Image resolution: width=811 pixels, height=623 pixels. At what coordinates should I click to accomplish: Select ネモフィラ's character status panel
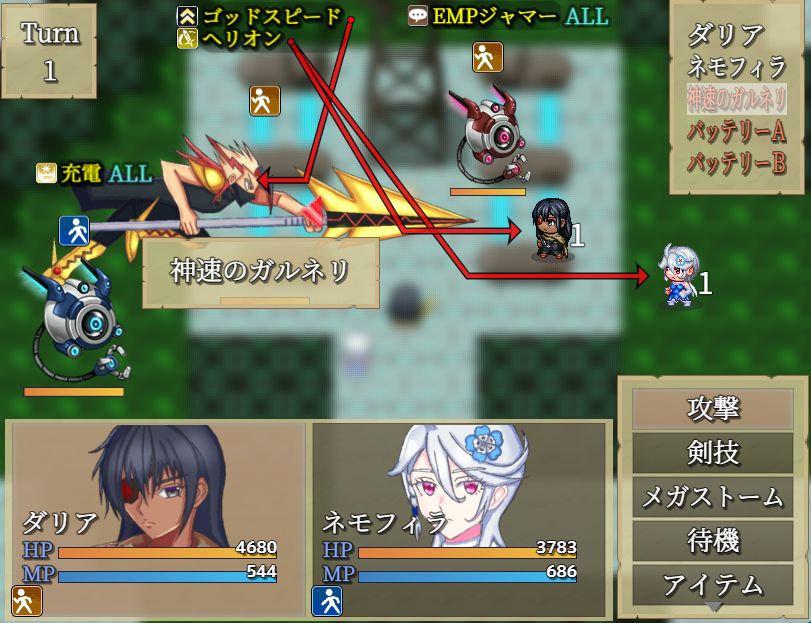click(x=459, y=519)
